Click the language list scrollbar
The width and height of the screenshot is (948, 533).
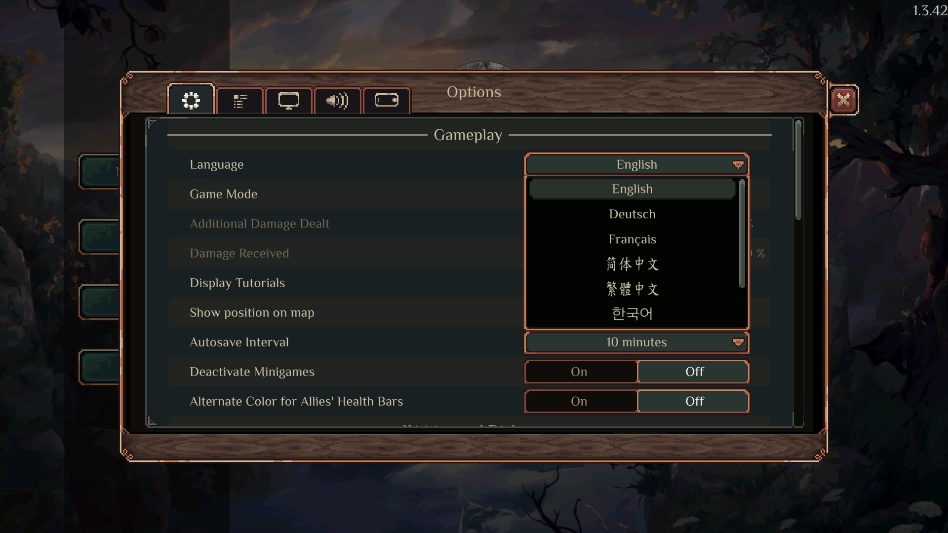coord(742,230)
